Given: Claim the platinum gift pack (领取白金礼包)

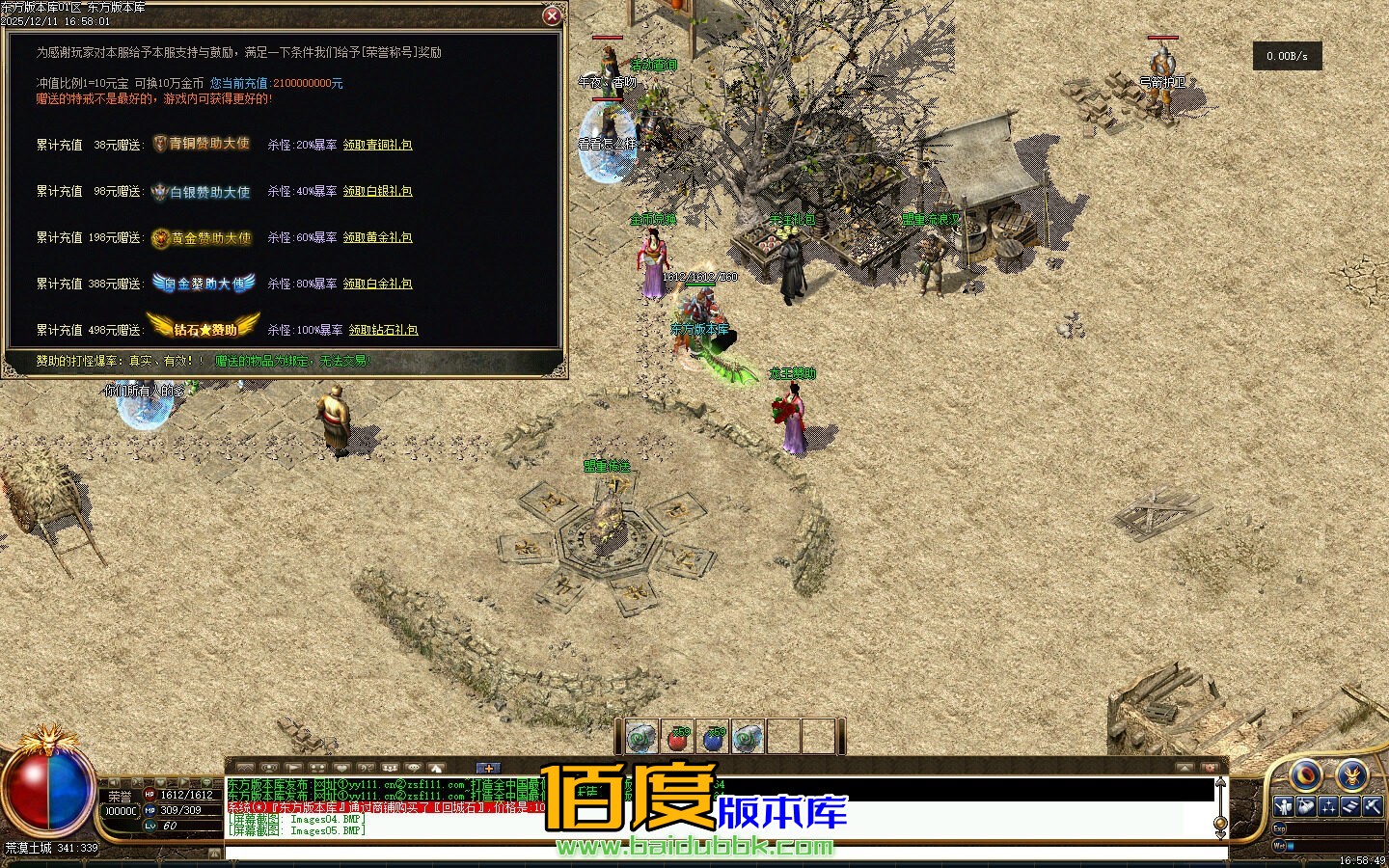Looking at the screenshot, I should click(378, 284).
